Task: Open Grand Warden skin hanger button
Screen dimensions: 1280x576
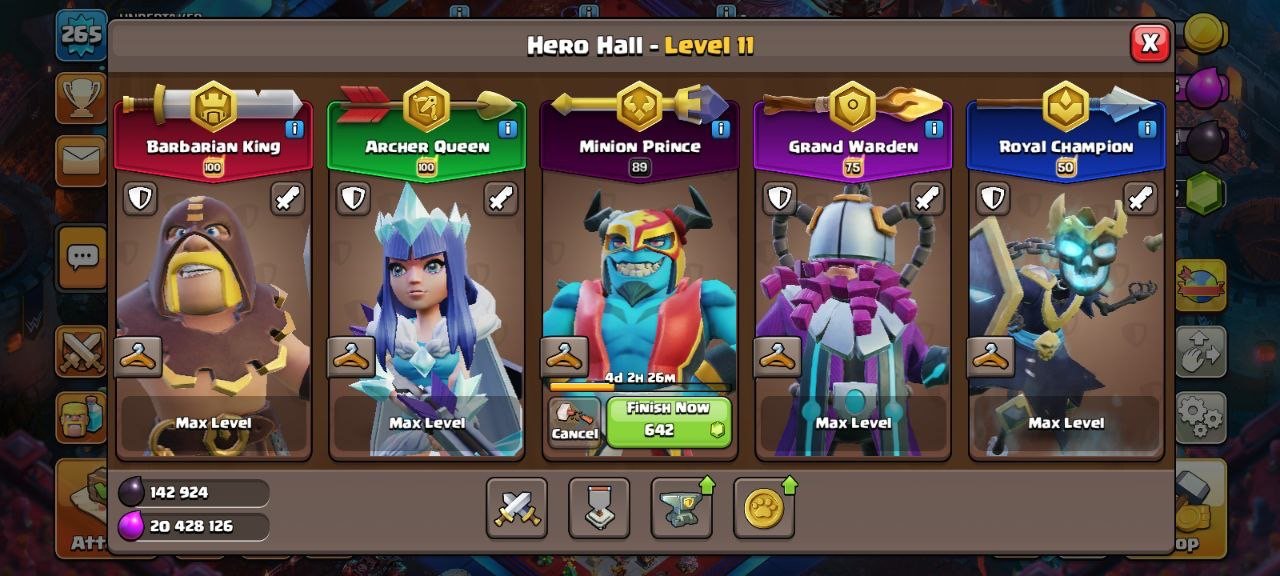Action: [778, 357]
